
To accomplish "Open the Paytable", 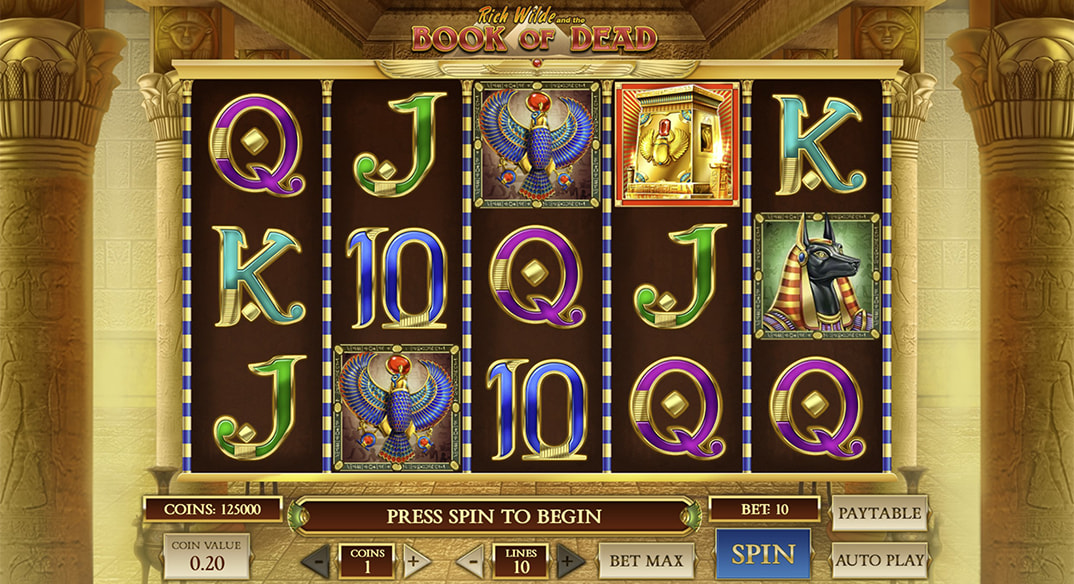I will tap(879, 513).
